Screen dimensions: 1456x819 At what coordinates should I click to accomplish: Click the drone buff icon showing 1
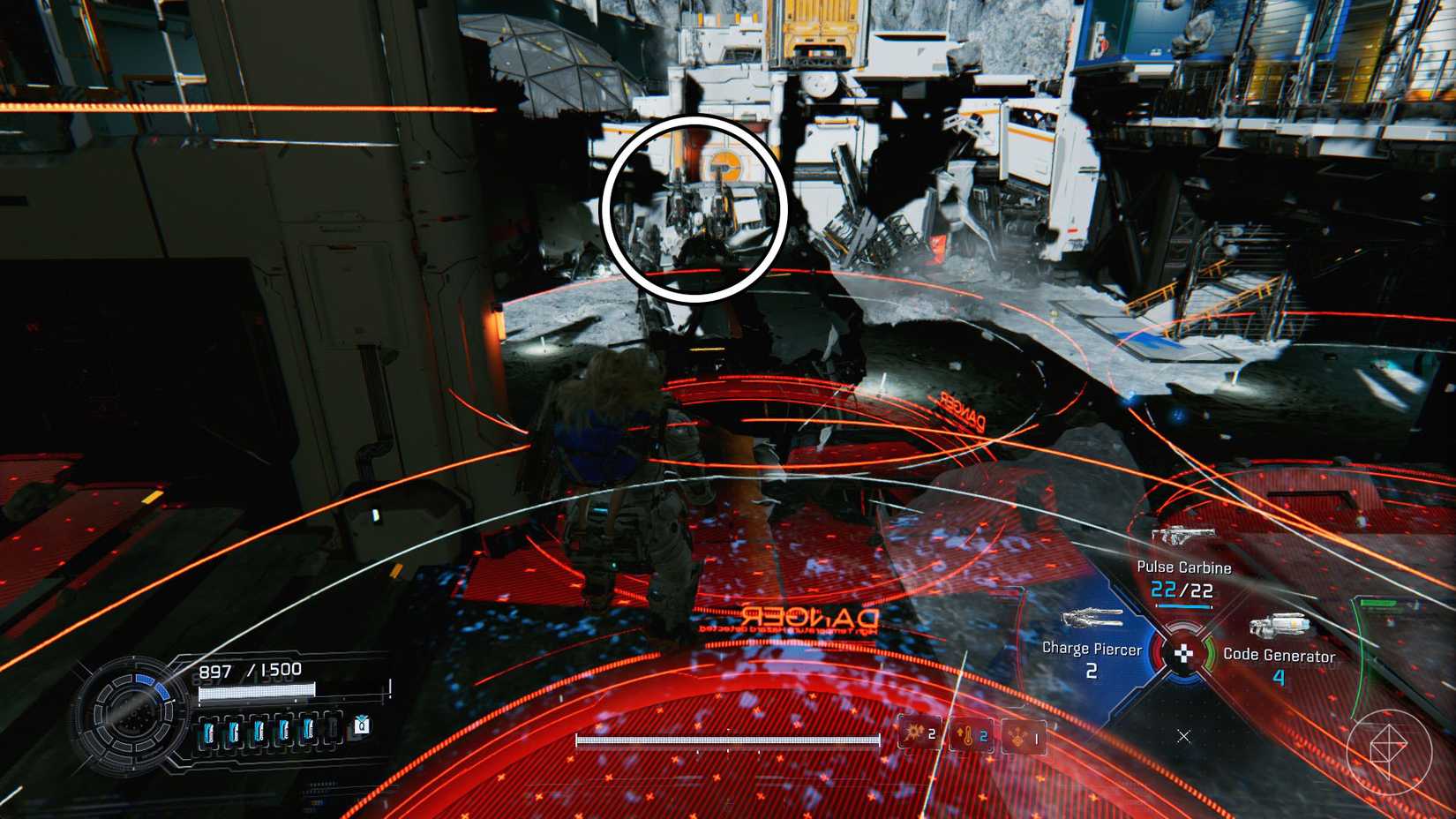(x=1020, y=736)
